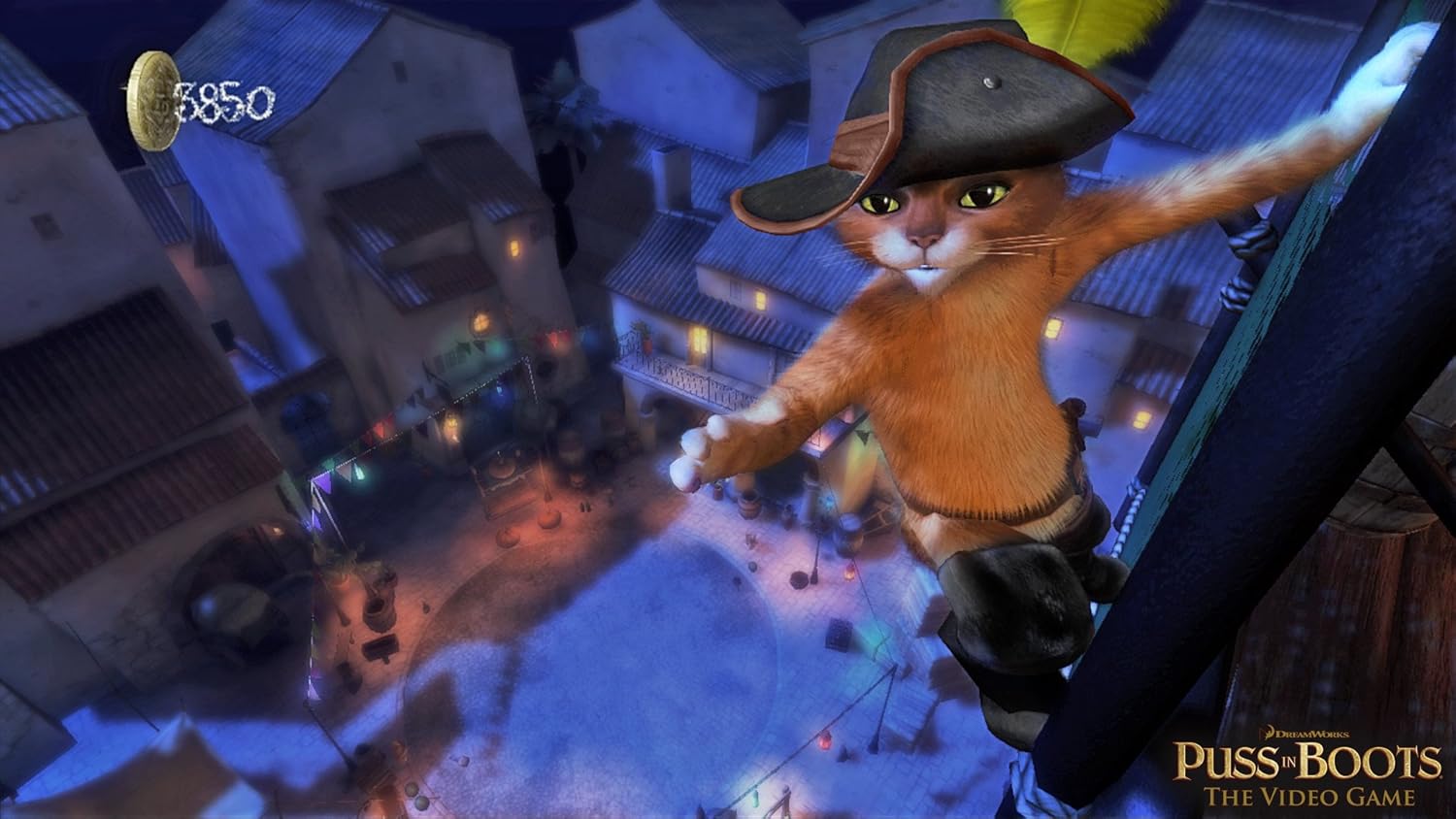Select the DreamWorks moon logo emblem

tap(1270, 732)
